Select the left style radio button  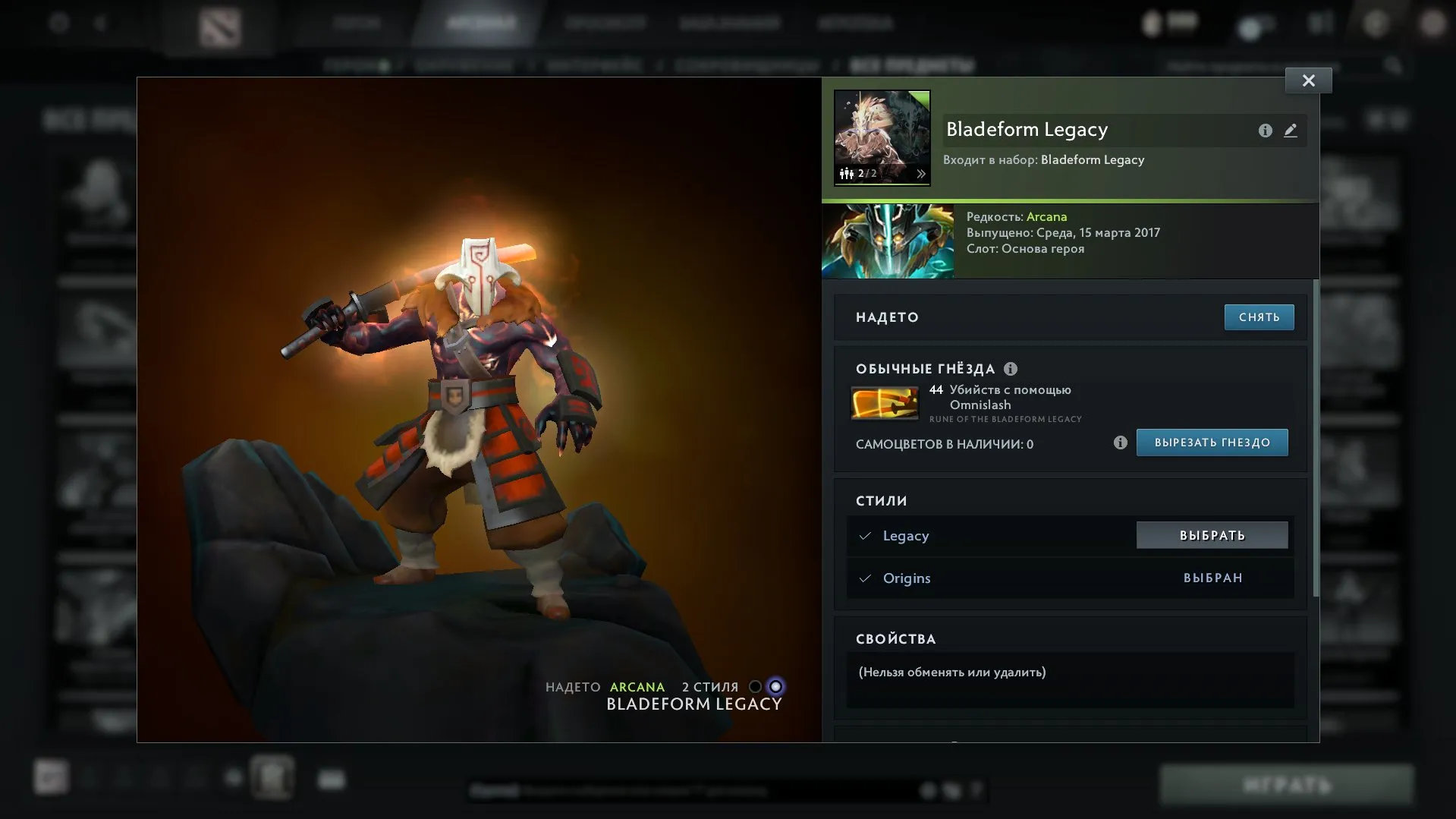755,686
